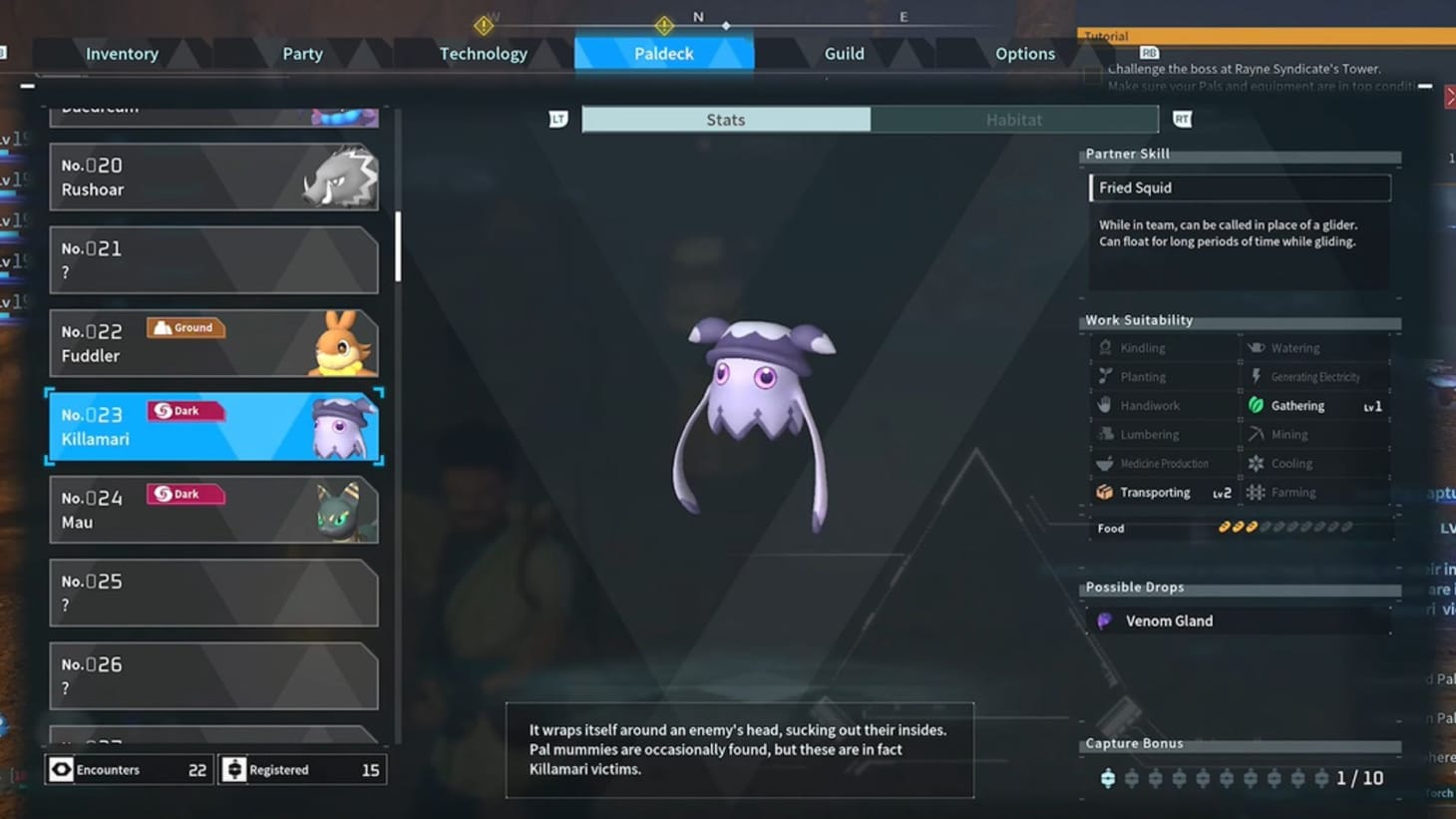Click the Fried Squid partner skill
The height and width of the screenshot is (819, 1456).
(1240, 188)
